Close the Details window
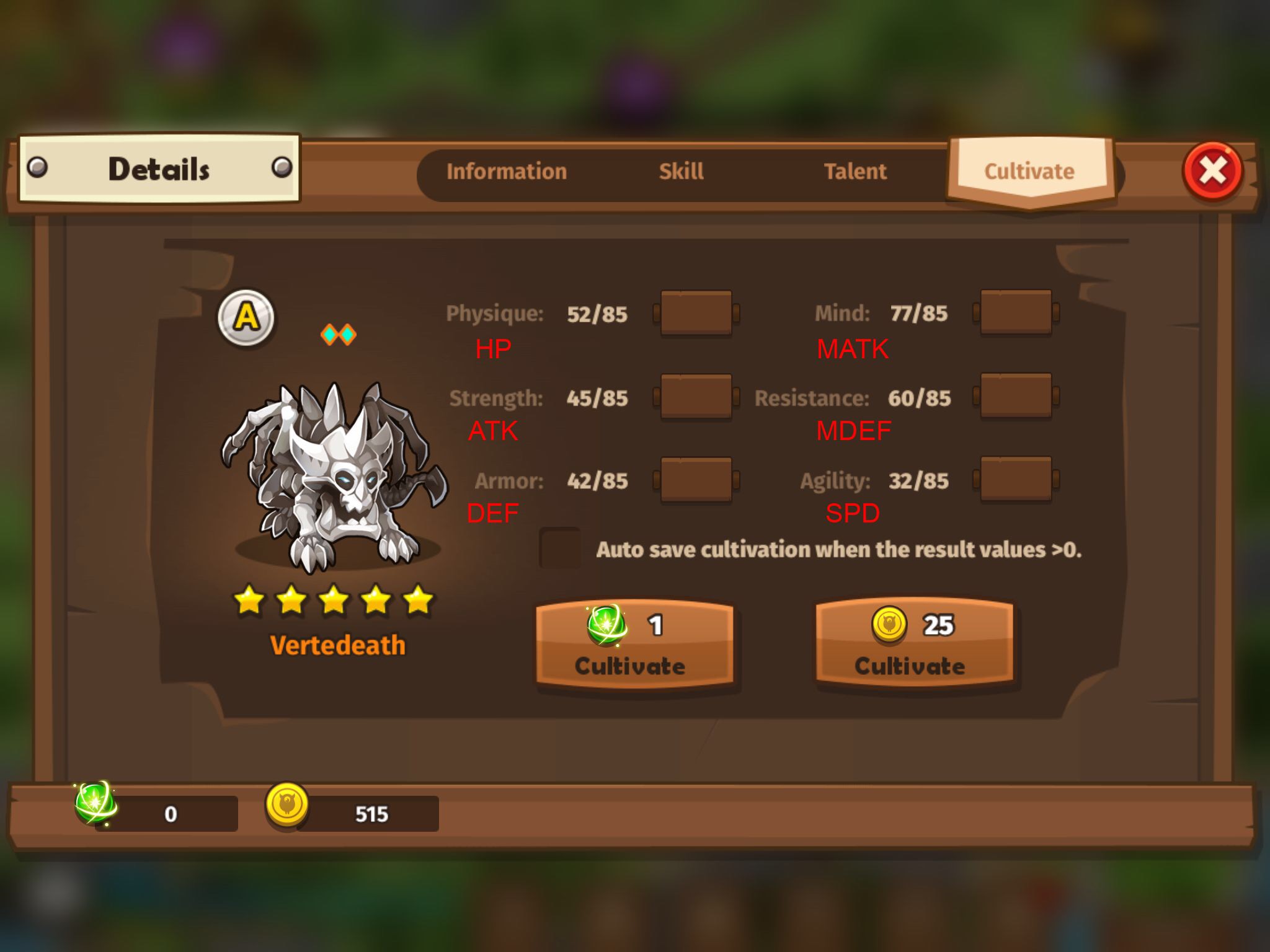1270x952 pixels. 1212,171
